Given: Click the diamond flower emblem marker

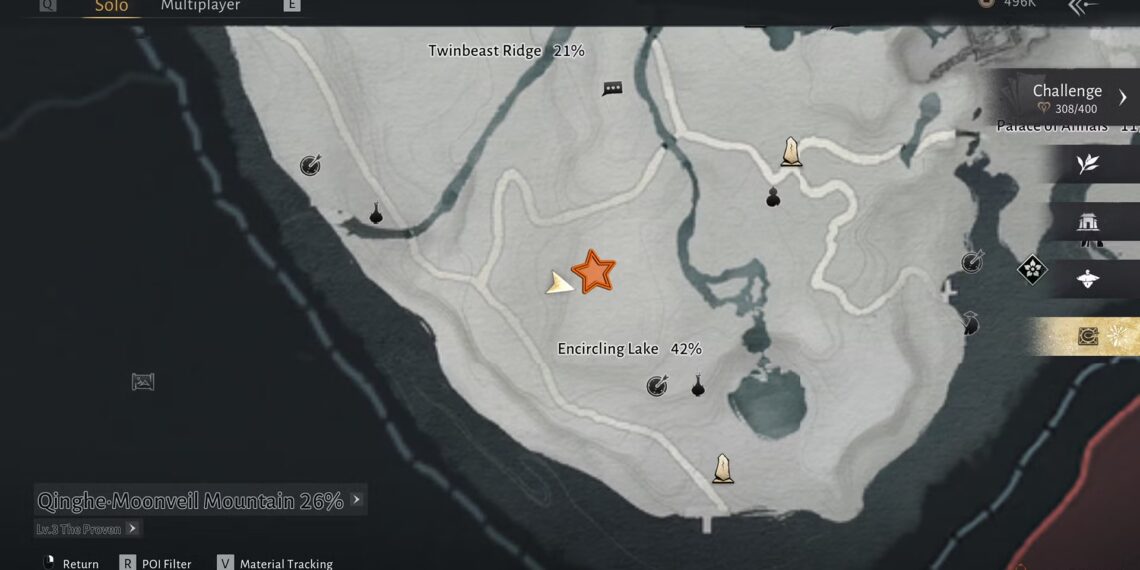Looking at the screenshot, I should point(1032,269).
